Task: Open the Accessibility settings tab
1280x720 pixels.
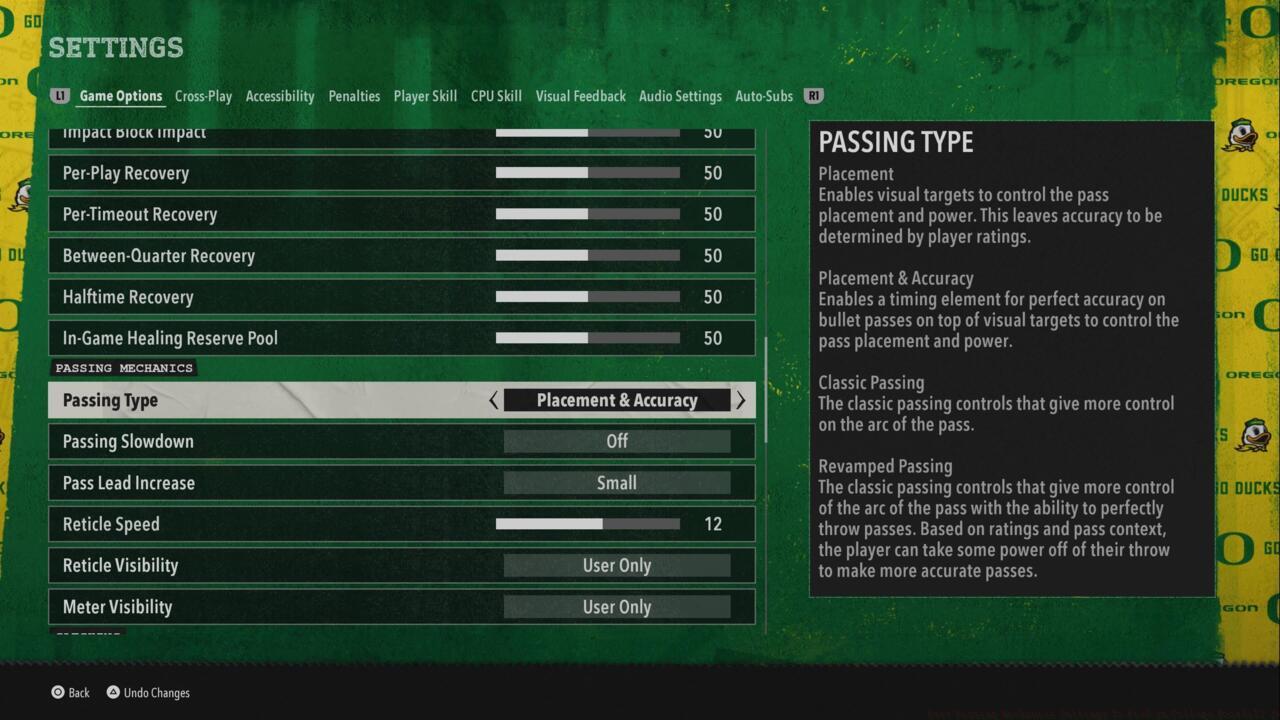Action: pyautogui.click(x=280, y=96)
